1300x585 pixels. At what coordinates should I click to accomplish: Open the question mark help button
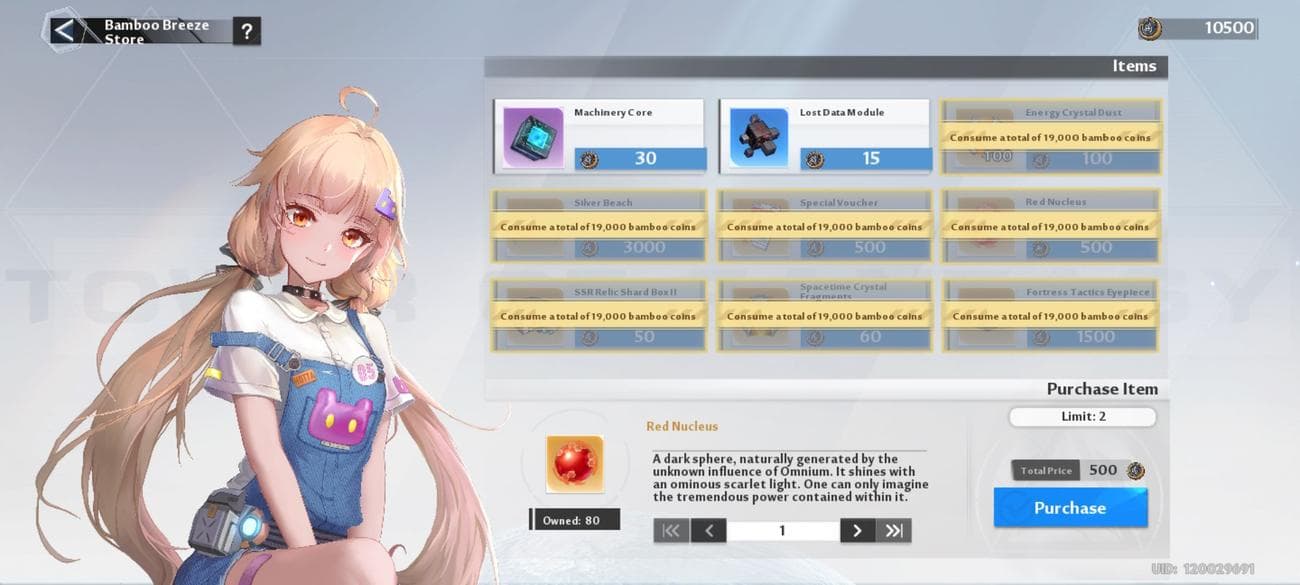(x=246, y=31)
